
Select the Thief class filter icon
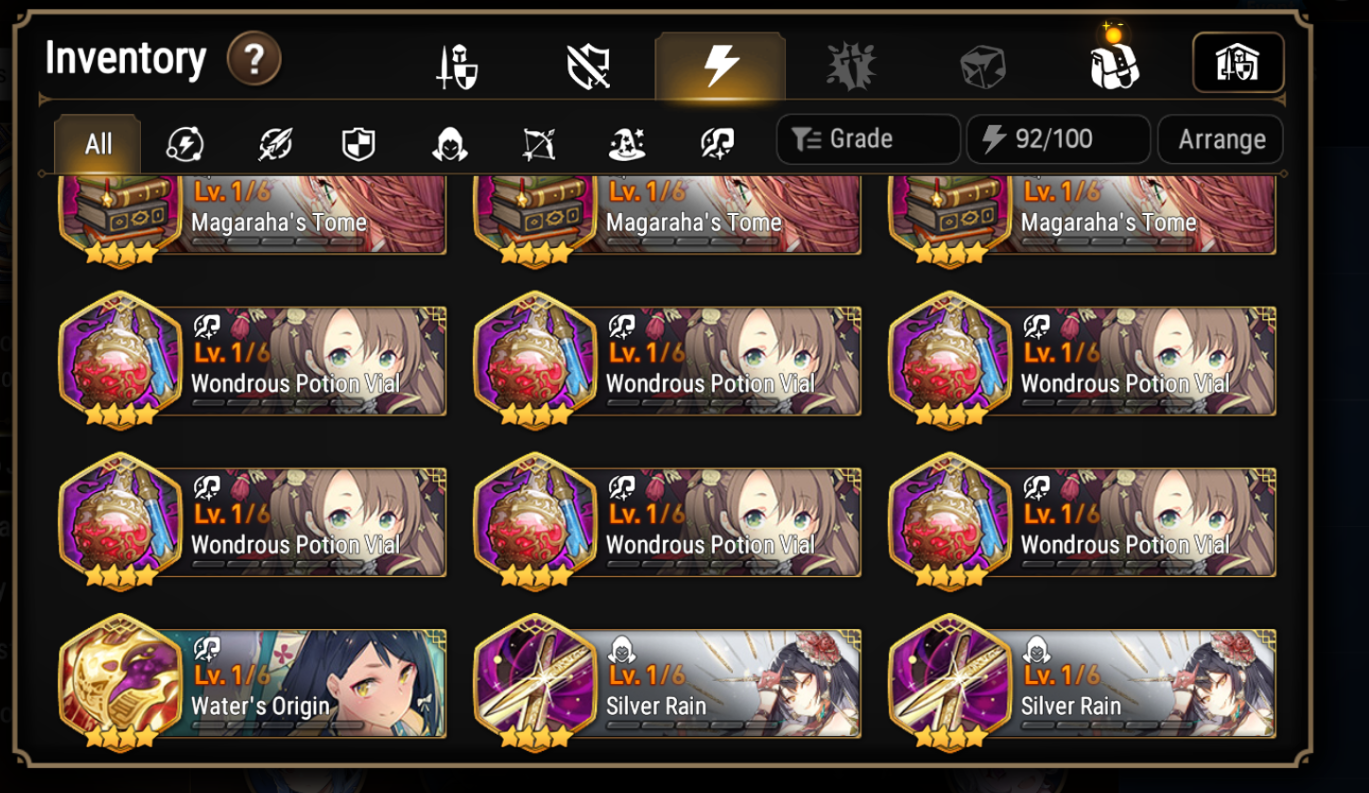click(x=443, y=143)
